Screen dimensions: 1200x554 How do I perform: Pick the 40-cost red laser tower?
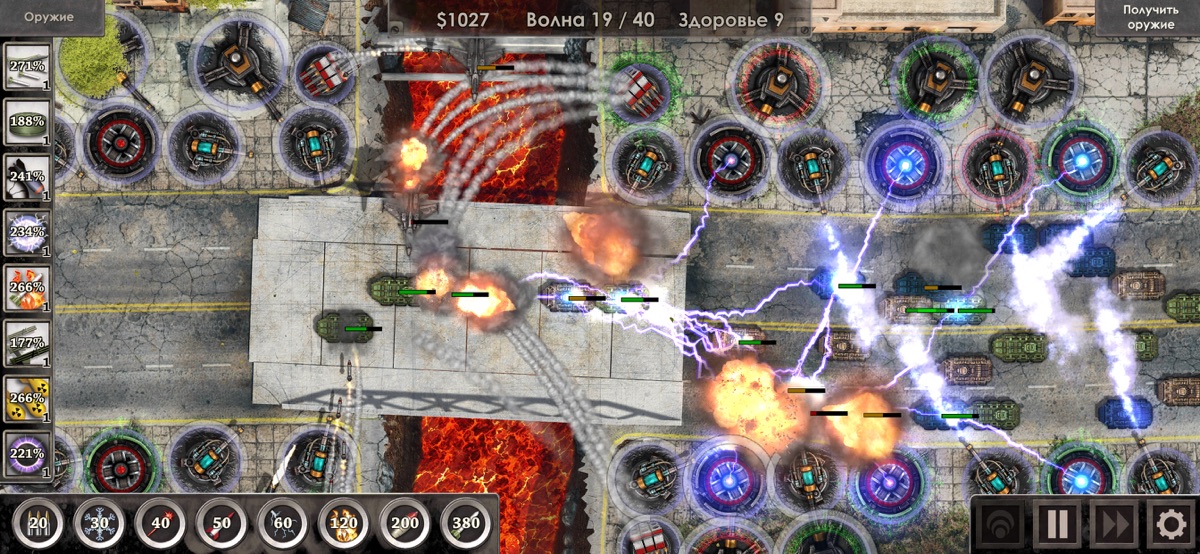[162, 523]
